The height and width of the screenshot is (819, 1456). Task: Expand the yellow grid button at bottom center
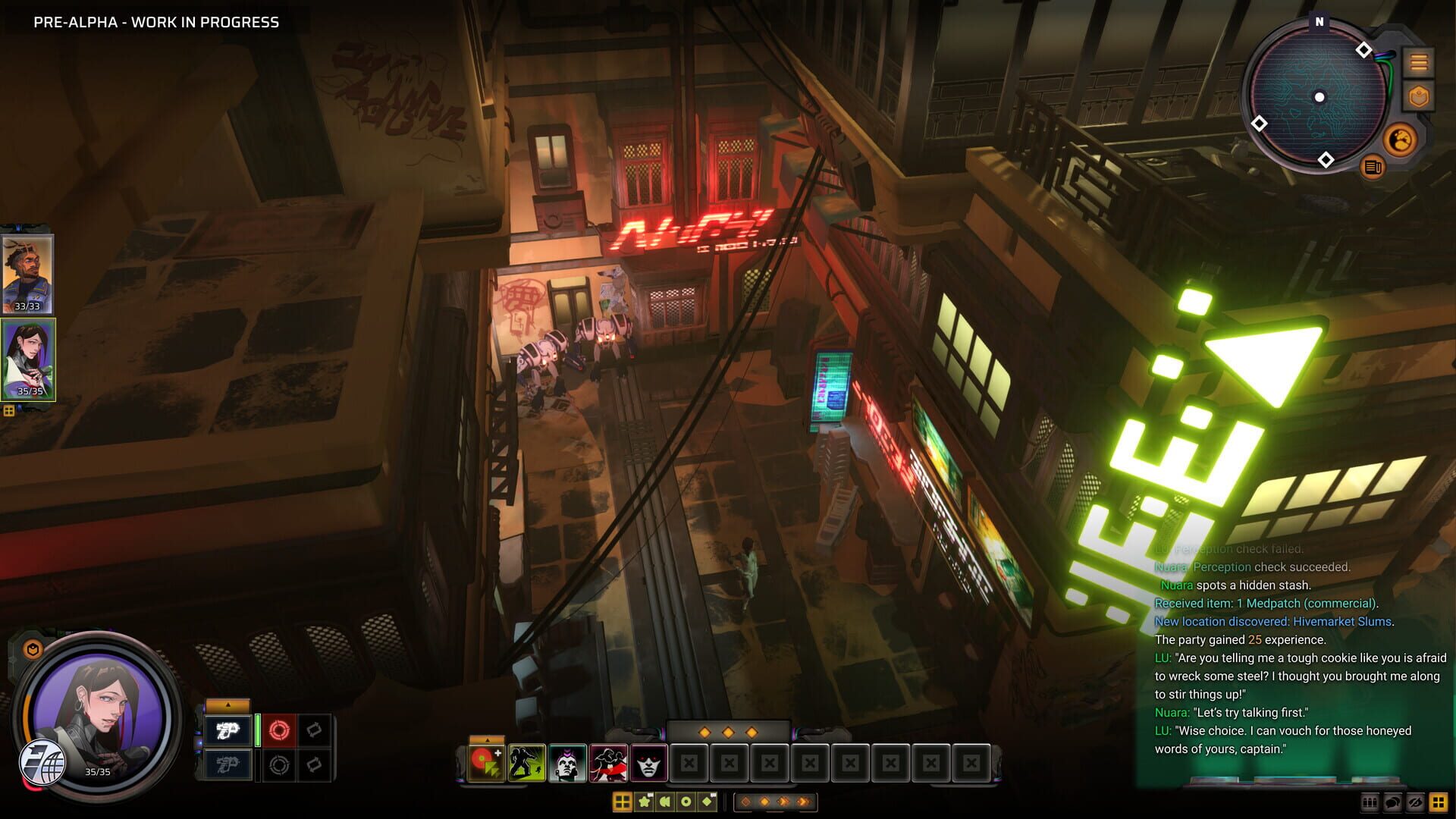click(x=623, y=801)
